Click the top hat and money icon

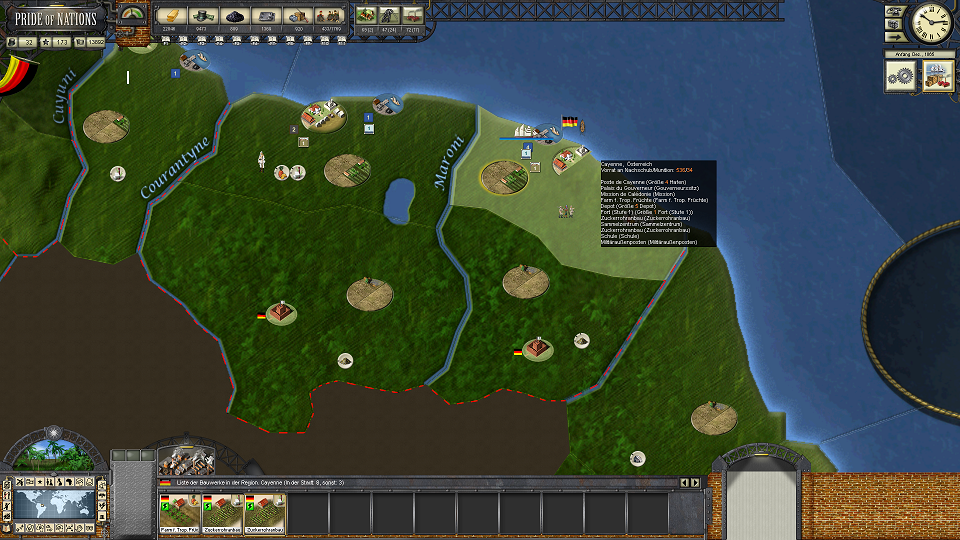(x=204, y=16)
